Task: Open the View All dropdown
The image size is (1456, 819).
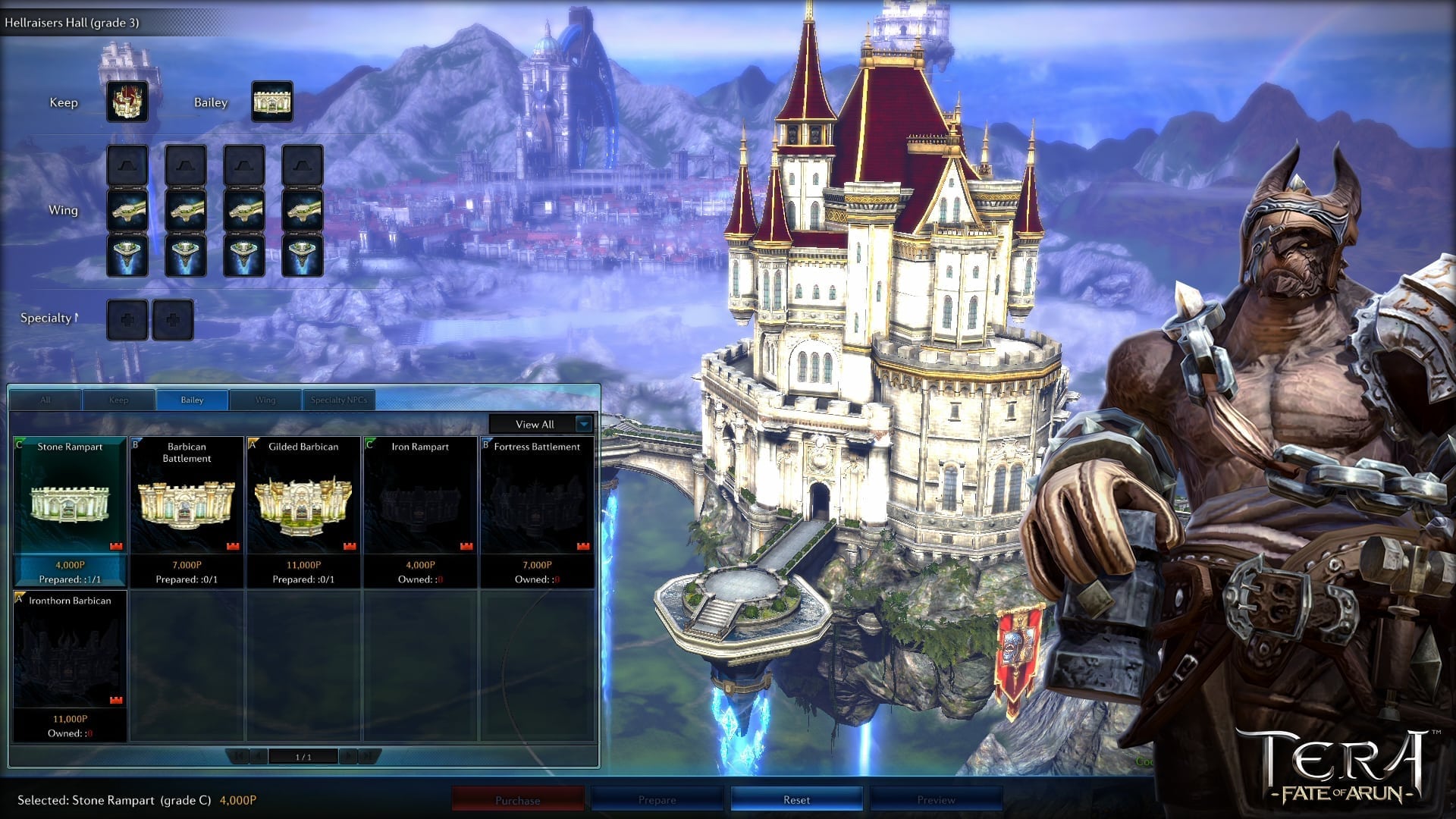Action: tap(541, 424)
